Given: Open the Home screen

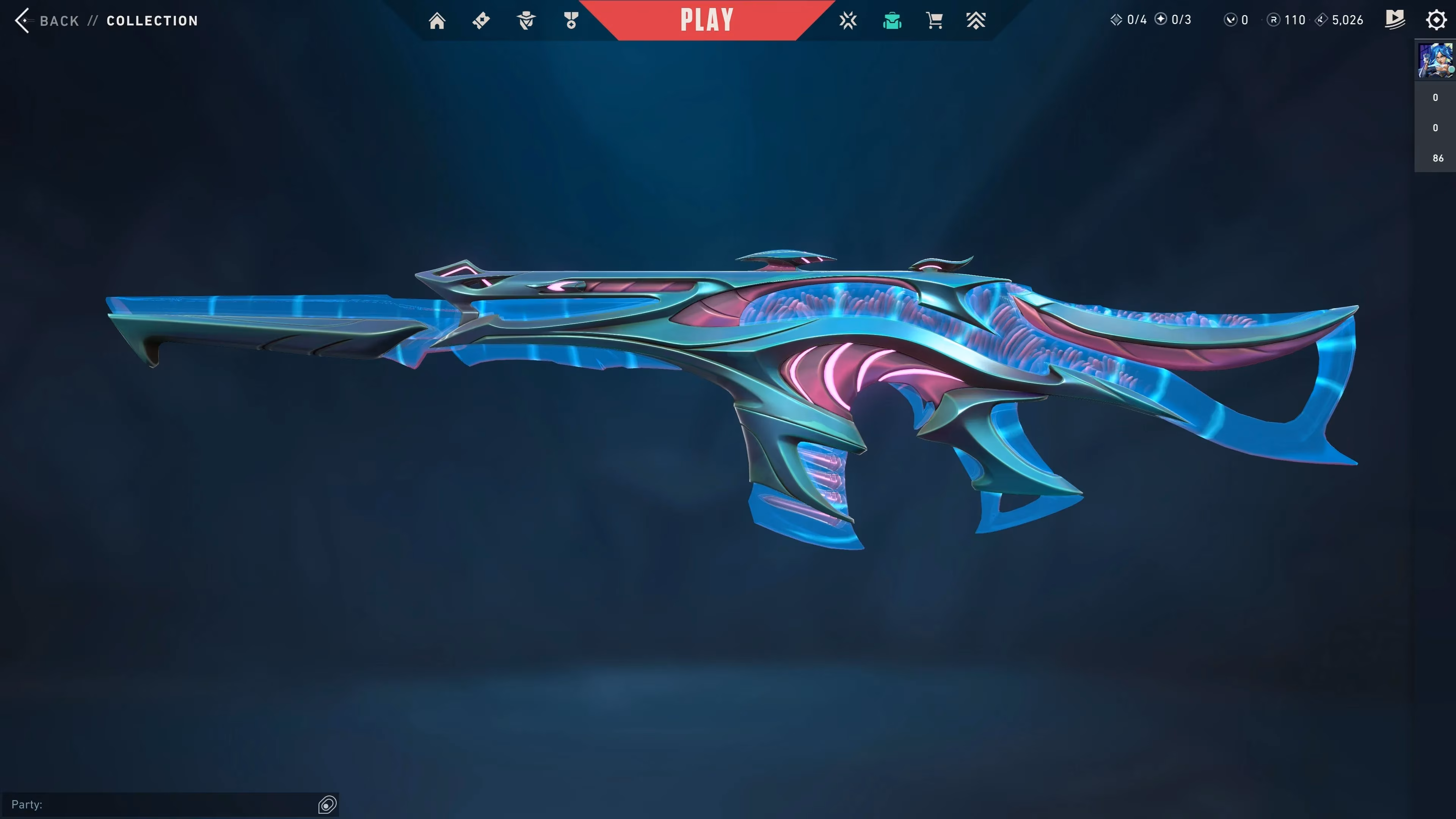Looking at the screenshot, I should 437,20.
